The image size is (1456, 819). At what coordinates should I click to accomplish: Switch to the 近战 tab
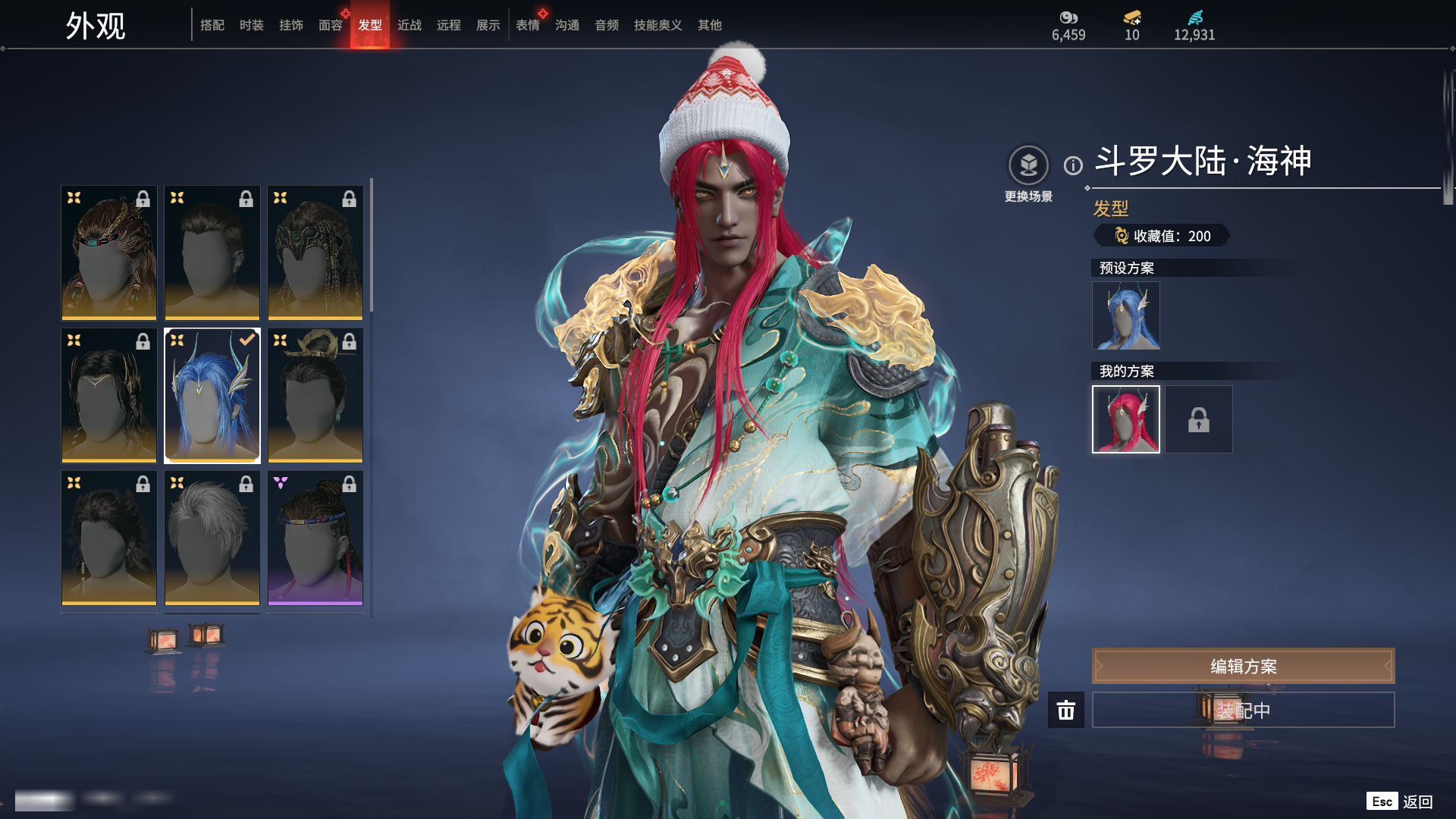click(409, 25)
